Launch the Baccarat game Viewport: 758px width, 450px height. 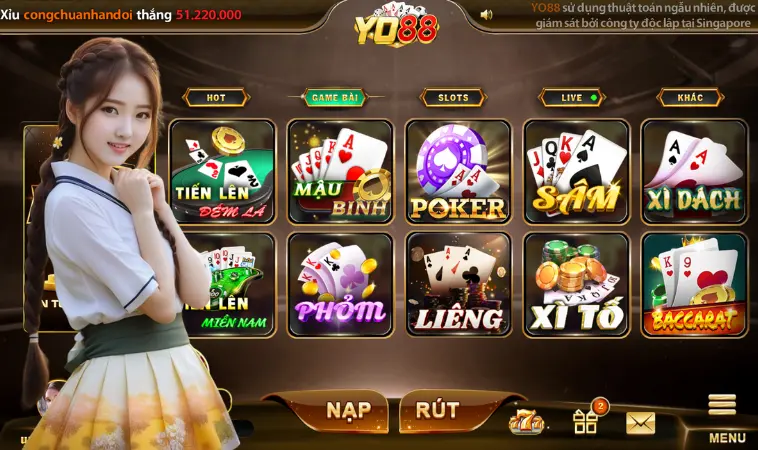[694, 284]
